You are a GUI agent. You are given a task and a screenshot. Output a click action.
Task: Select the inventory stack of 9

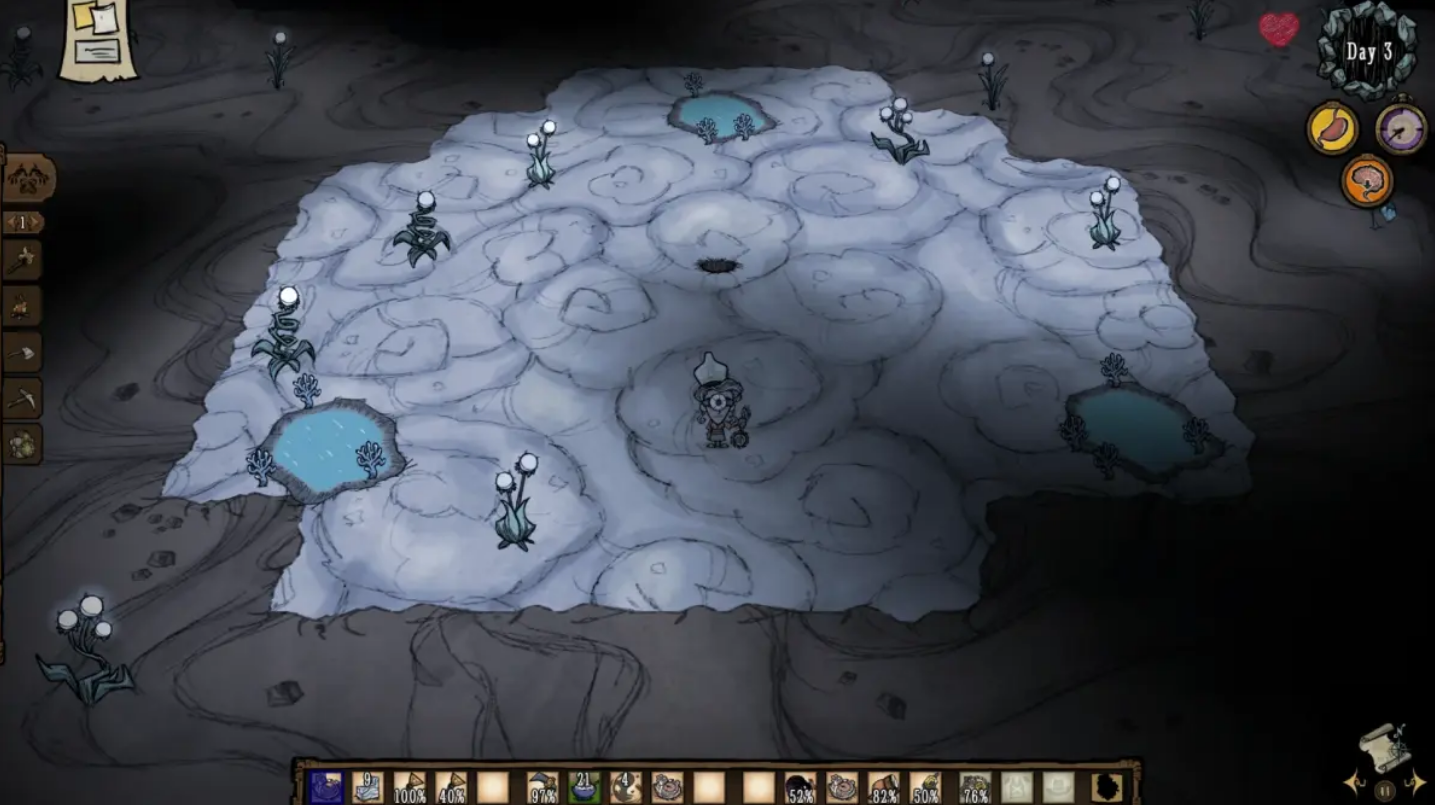click(x=367, y=787)
